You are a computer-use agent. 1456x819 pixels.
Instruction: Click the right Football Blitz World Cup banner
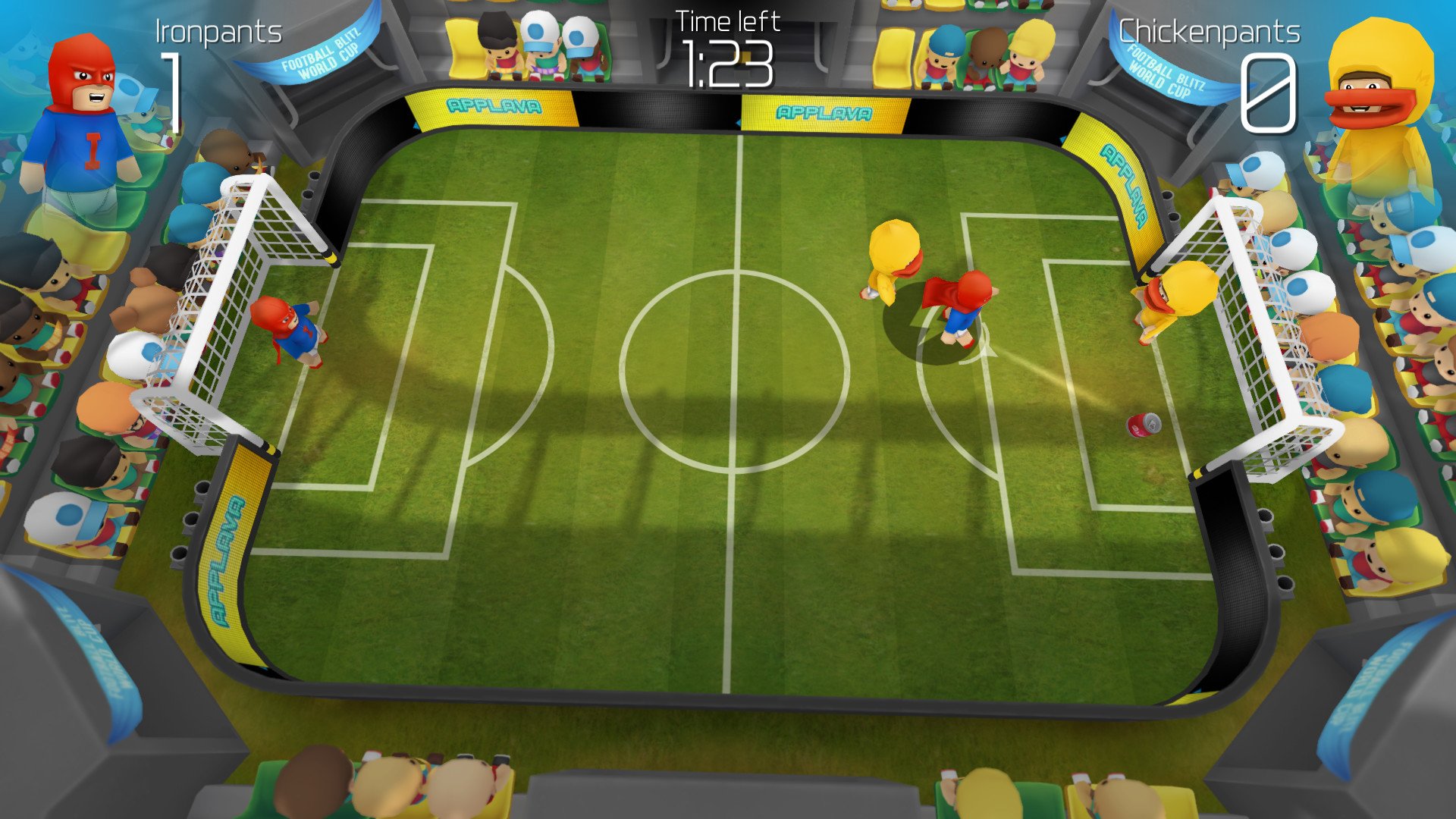point(1160,72)
